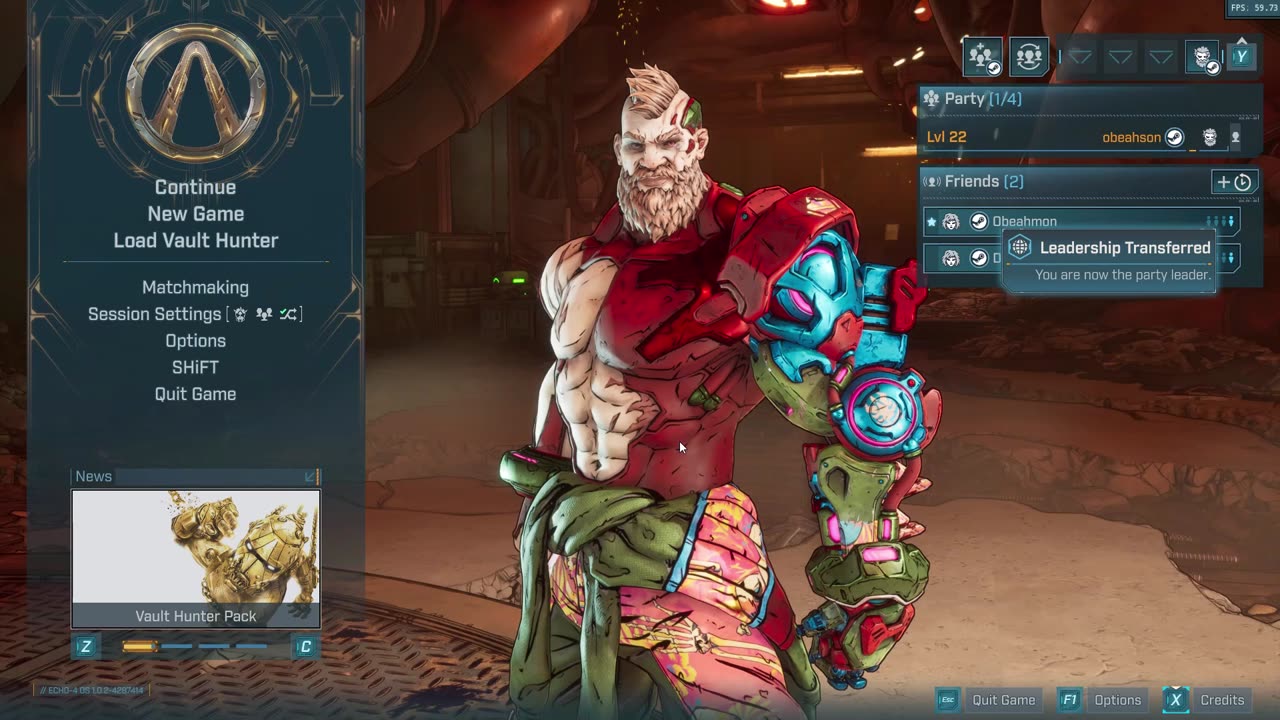
Task: Click the Quit Game button in the footer
Action: pyautogui.click(x=990, y=700)
